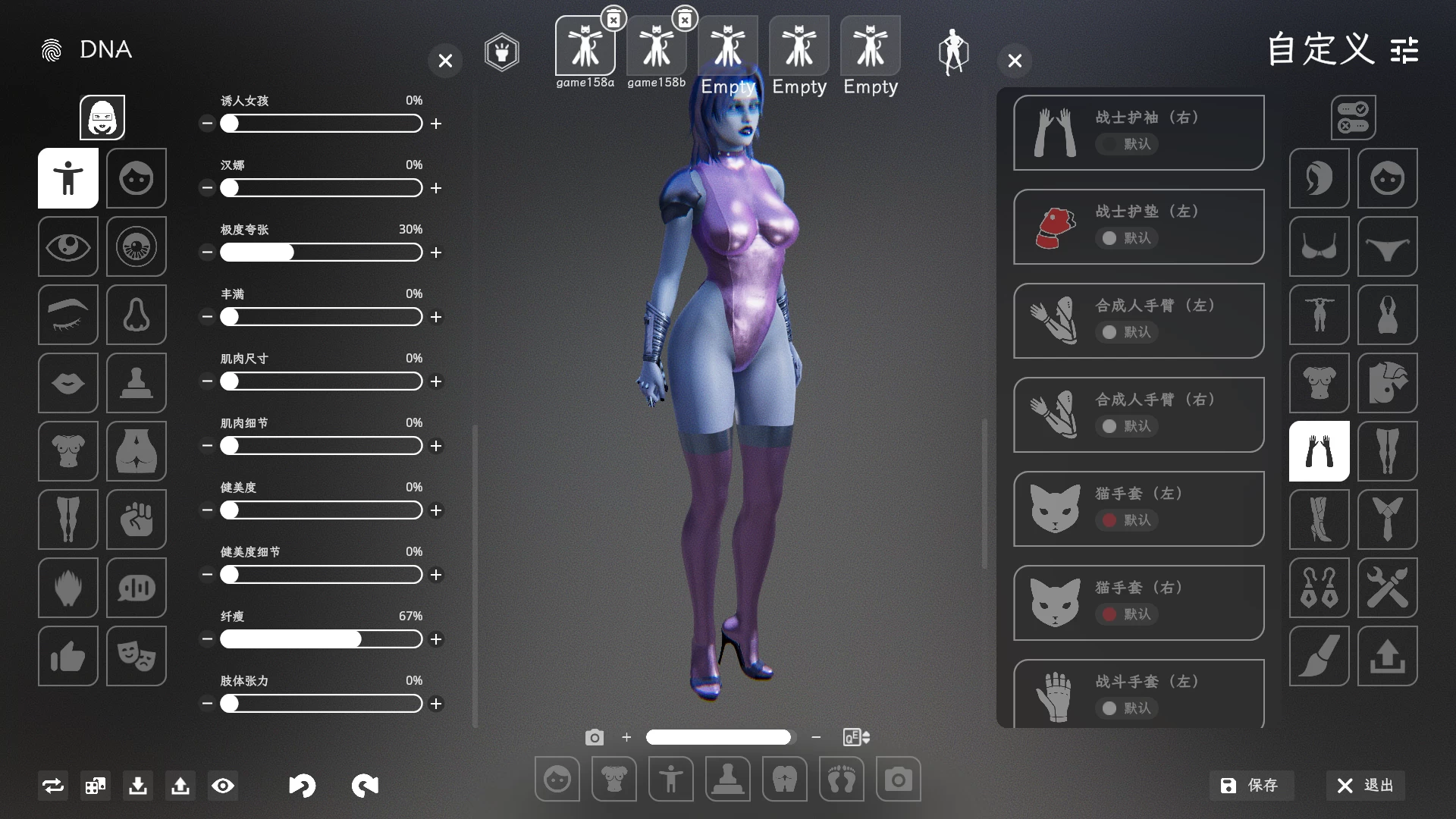Decrease the 纤瘦 slider with minus
The width and height of the screenshot is (1456, 819).
[207, 639]
